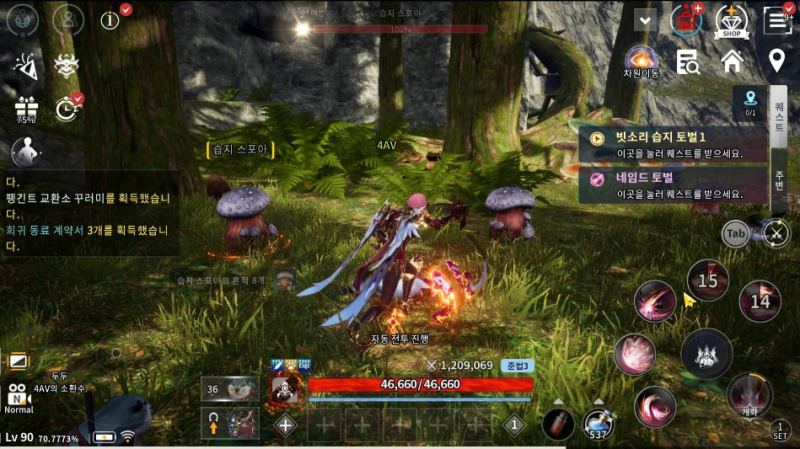This screenshot has width=800, height=449.
Task: Open the document search icon
Action: click(x=687, y=62)
